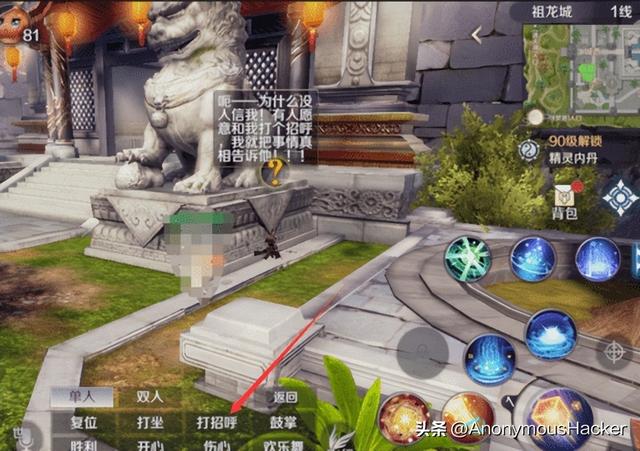Activate the red-orange burst skill at far left

[x=405, y=418]
